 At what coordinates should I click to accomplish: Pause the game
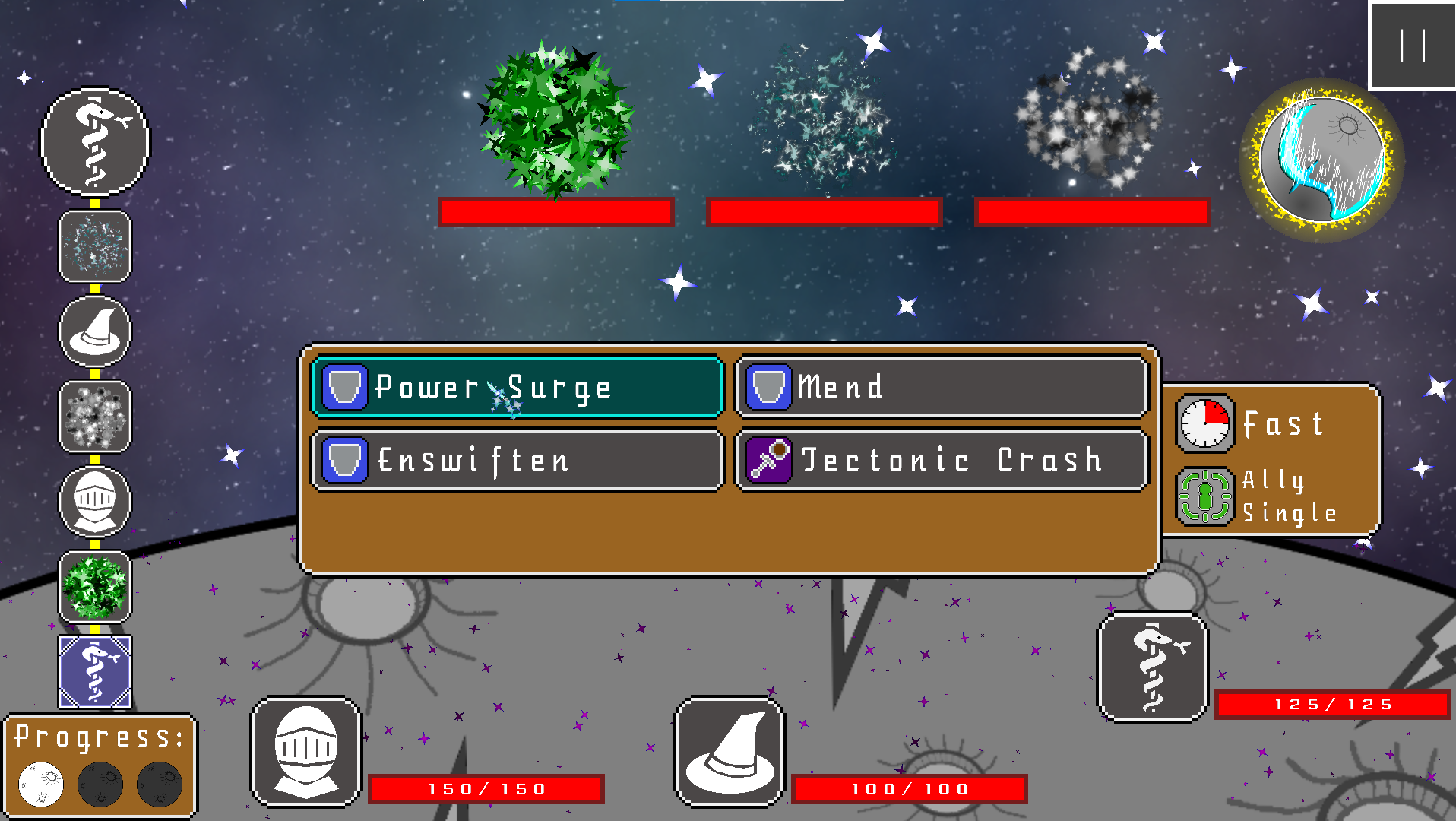(x=1412, y=46)
